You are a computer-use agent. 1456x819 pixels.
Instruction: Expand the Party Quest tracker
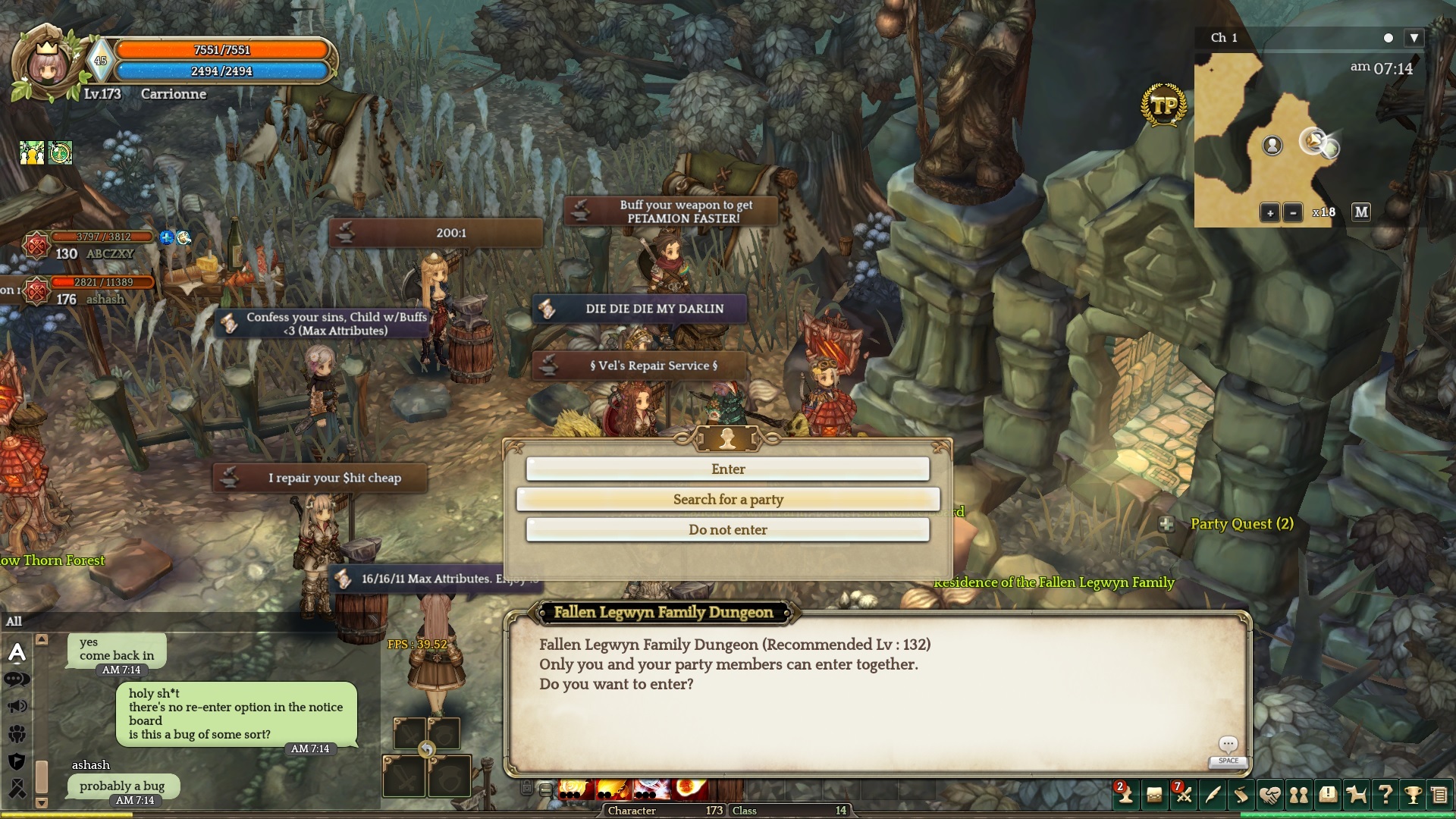pyautogui.click(x=1167, y=524)
